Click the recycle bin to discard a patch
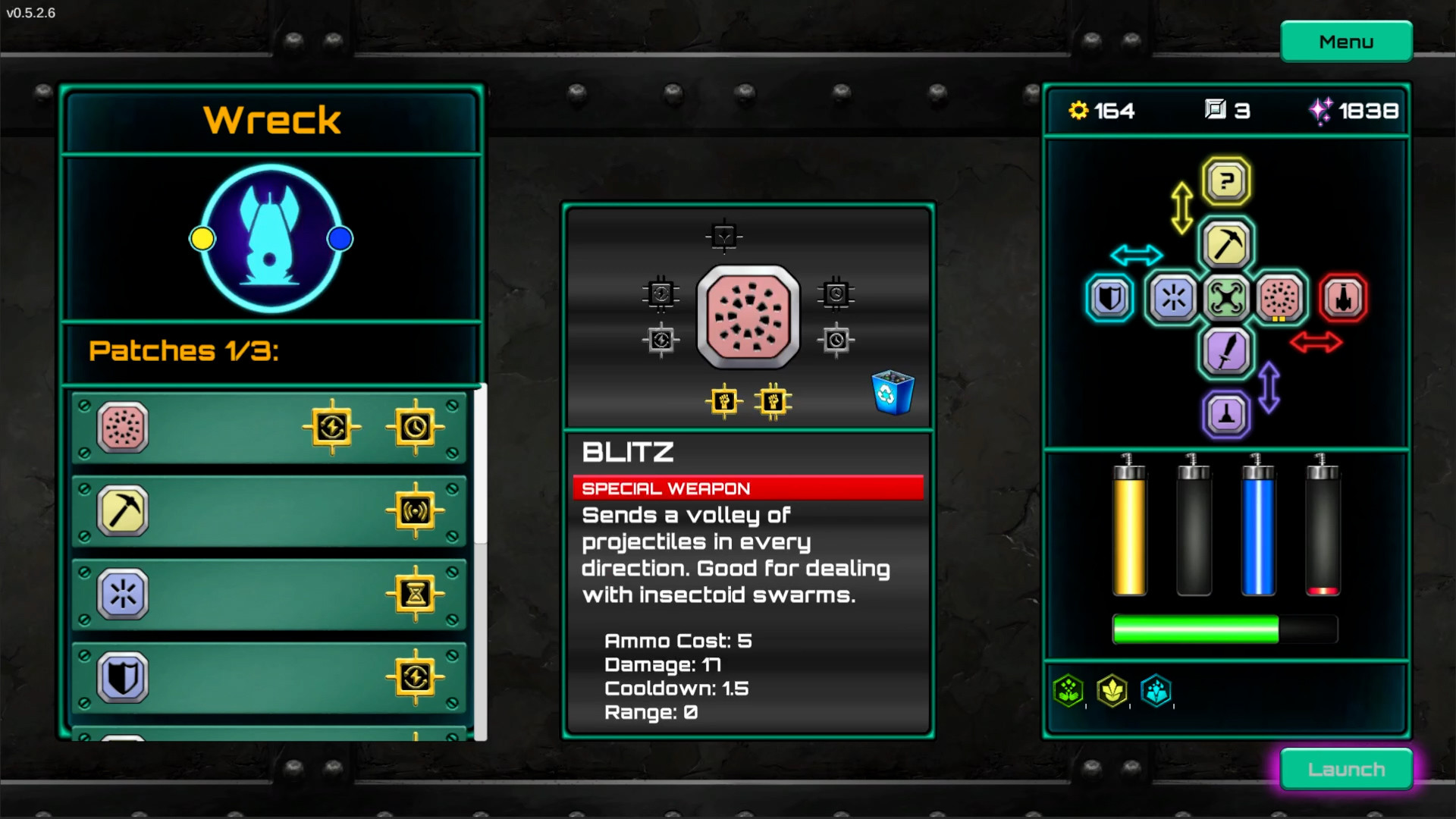 coord(891,392)
